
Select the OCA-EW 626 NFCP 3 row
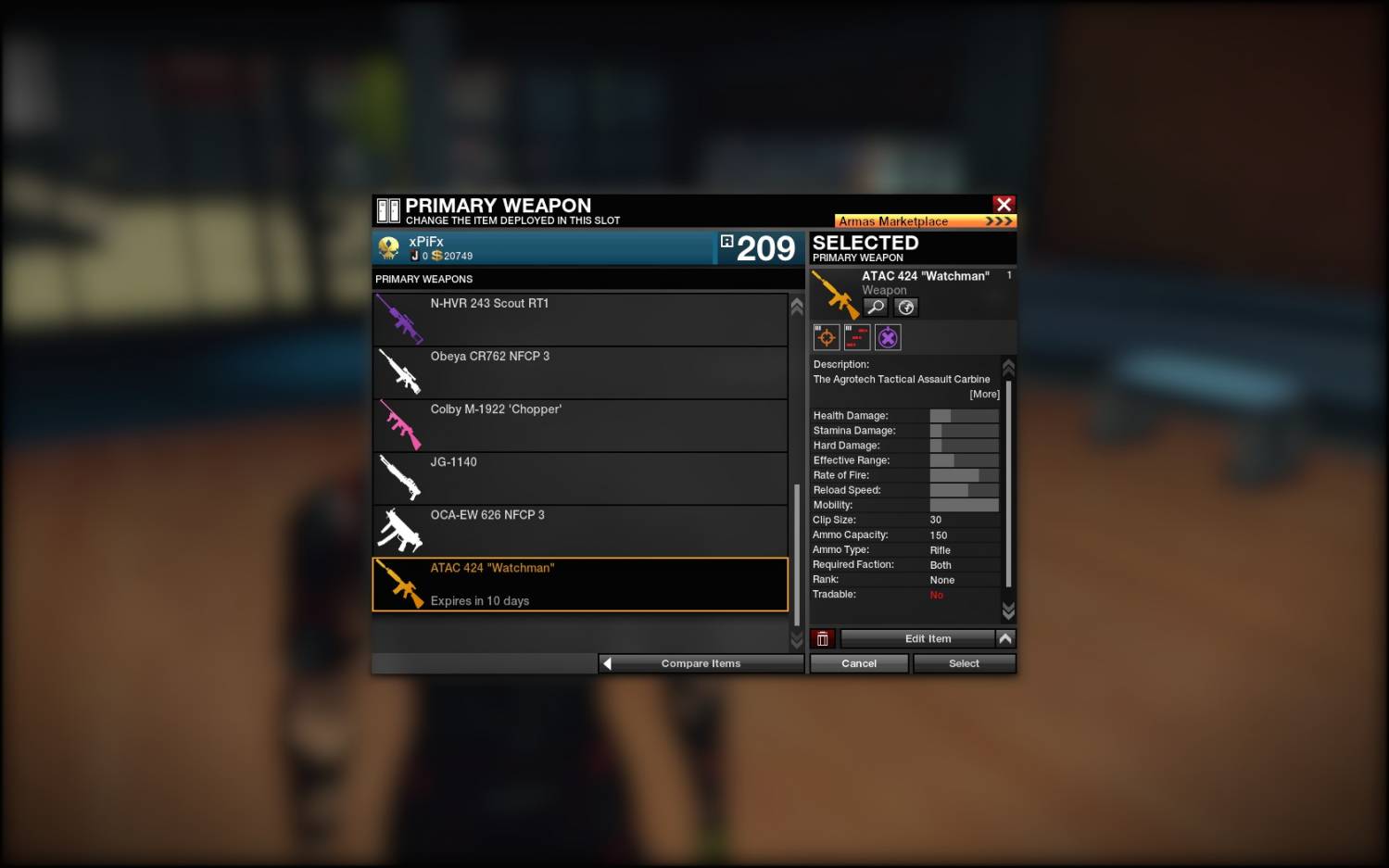pyautogui.click(x=580, y=531)
